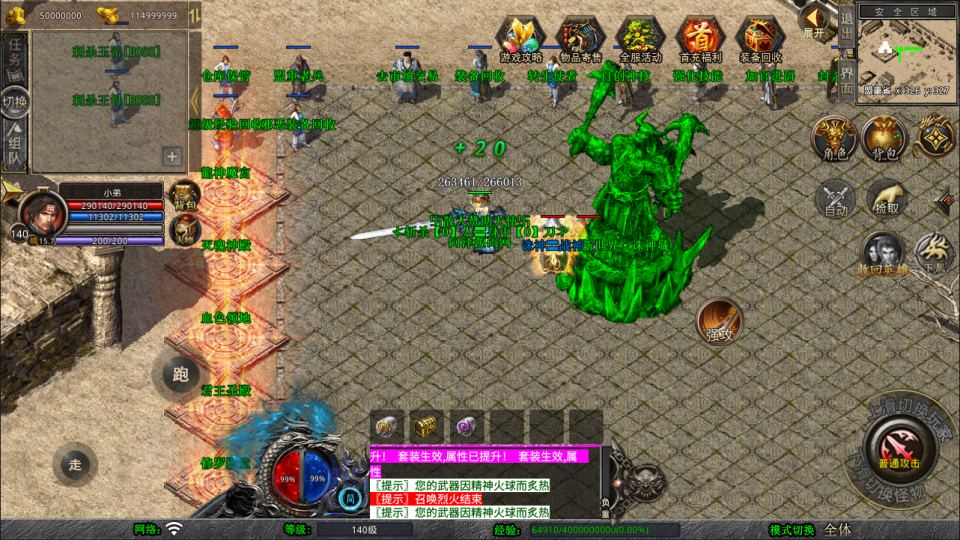Open the 游戏攻略 game guide icon

521,39
